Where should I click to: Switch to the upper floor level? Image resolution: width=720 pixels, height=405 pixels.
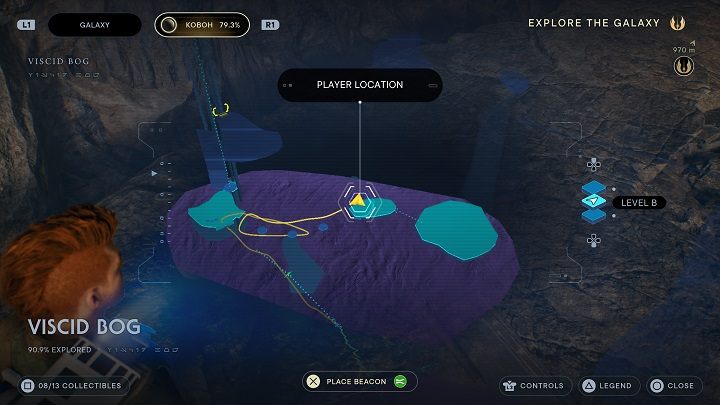pyautogui.click(x=593, y=165)
